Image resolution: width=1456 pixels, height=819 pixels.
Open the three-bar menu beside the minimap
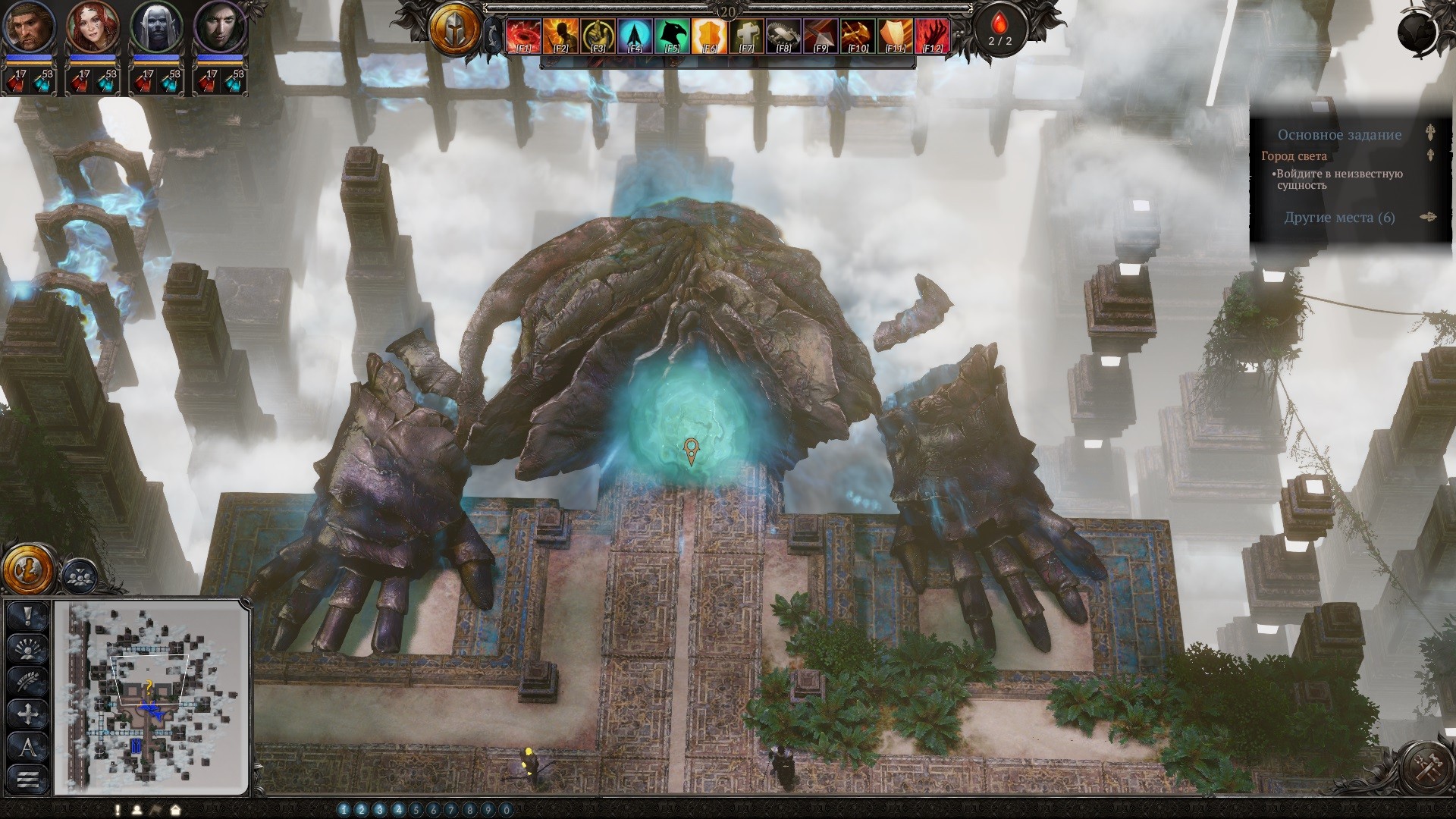pyautogui.click(x=28, y=778)
